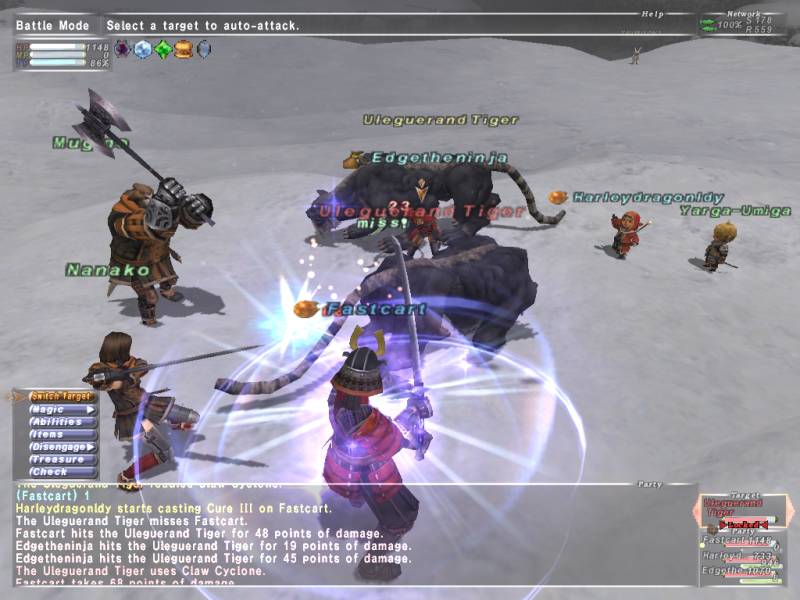Open the Abilities list
This screenshot has width=800, height=600.
tap(60, 422)
